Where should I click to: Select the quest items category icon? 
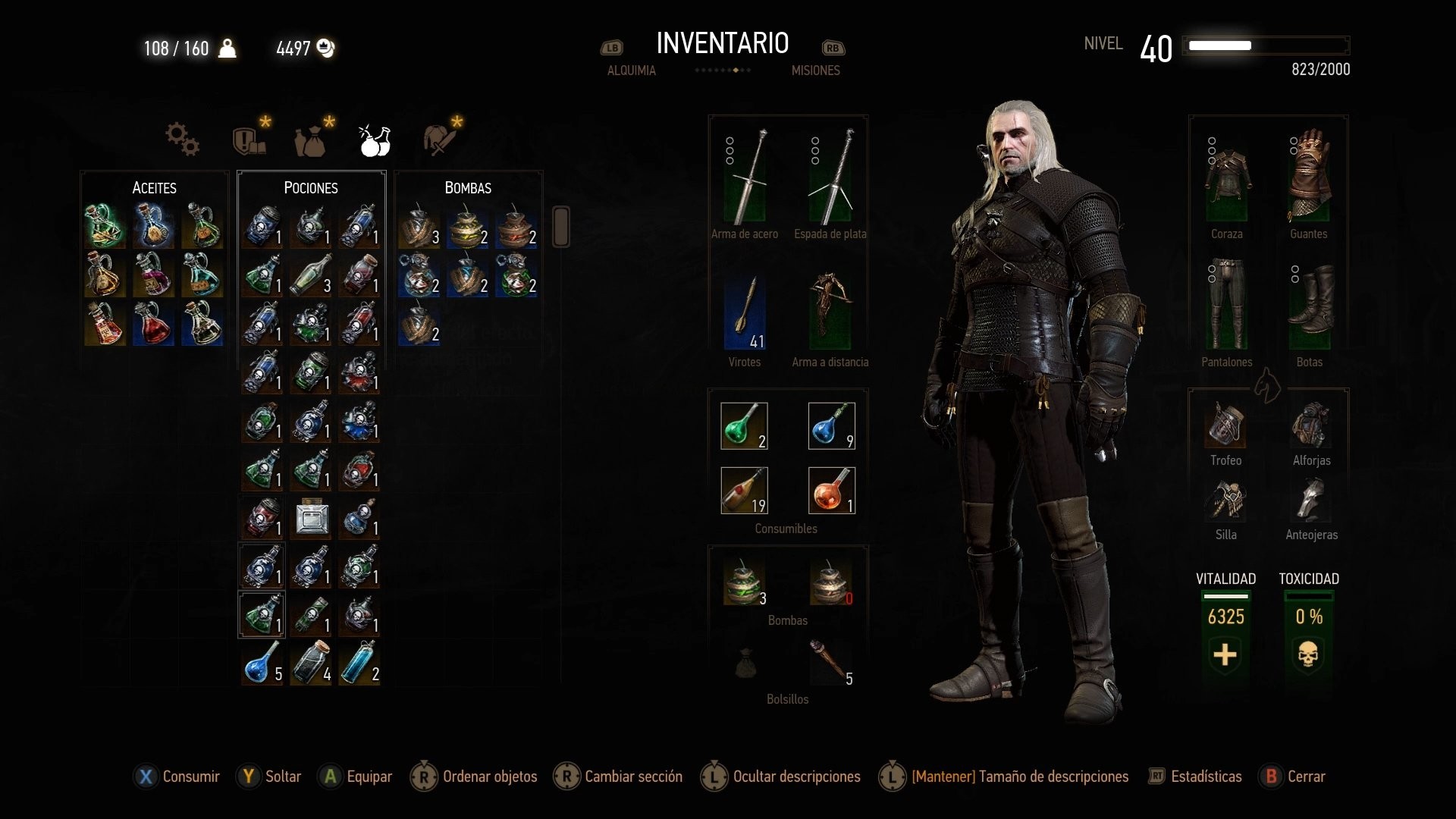click(x=250, y=139)
